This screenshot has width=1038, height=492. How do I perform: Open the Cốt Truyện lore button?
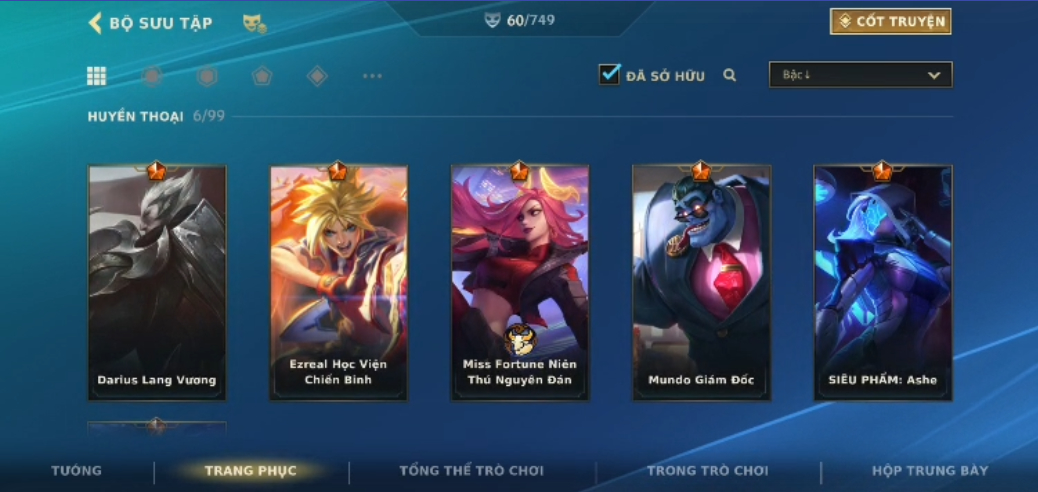point(890,22)
